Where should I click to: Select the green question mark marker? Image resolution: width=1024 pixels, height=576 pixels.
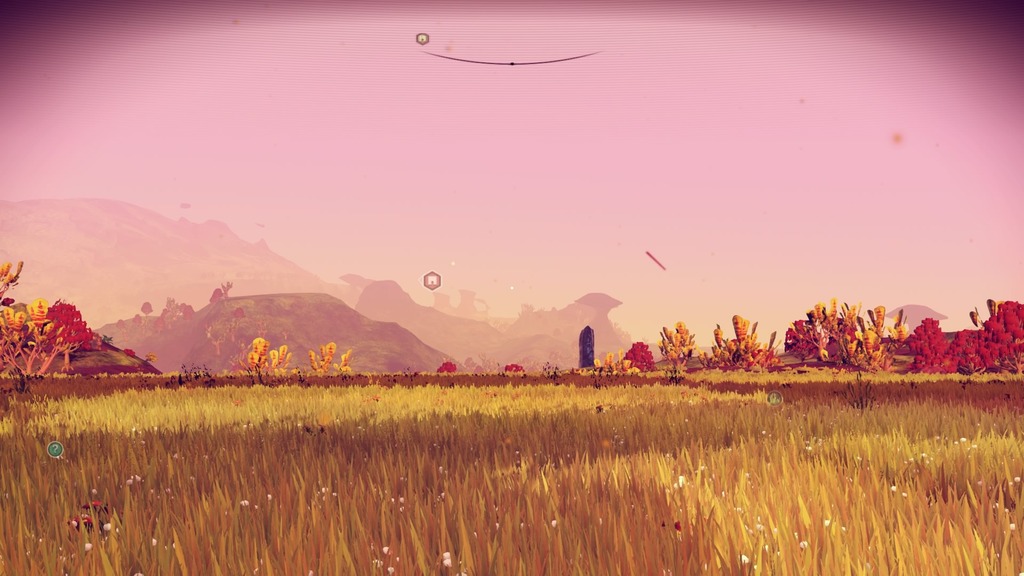55,450
